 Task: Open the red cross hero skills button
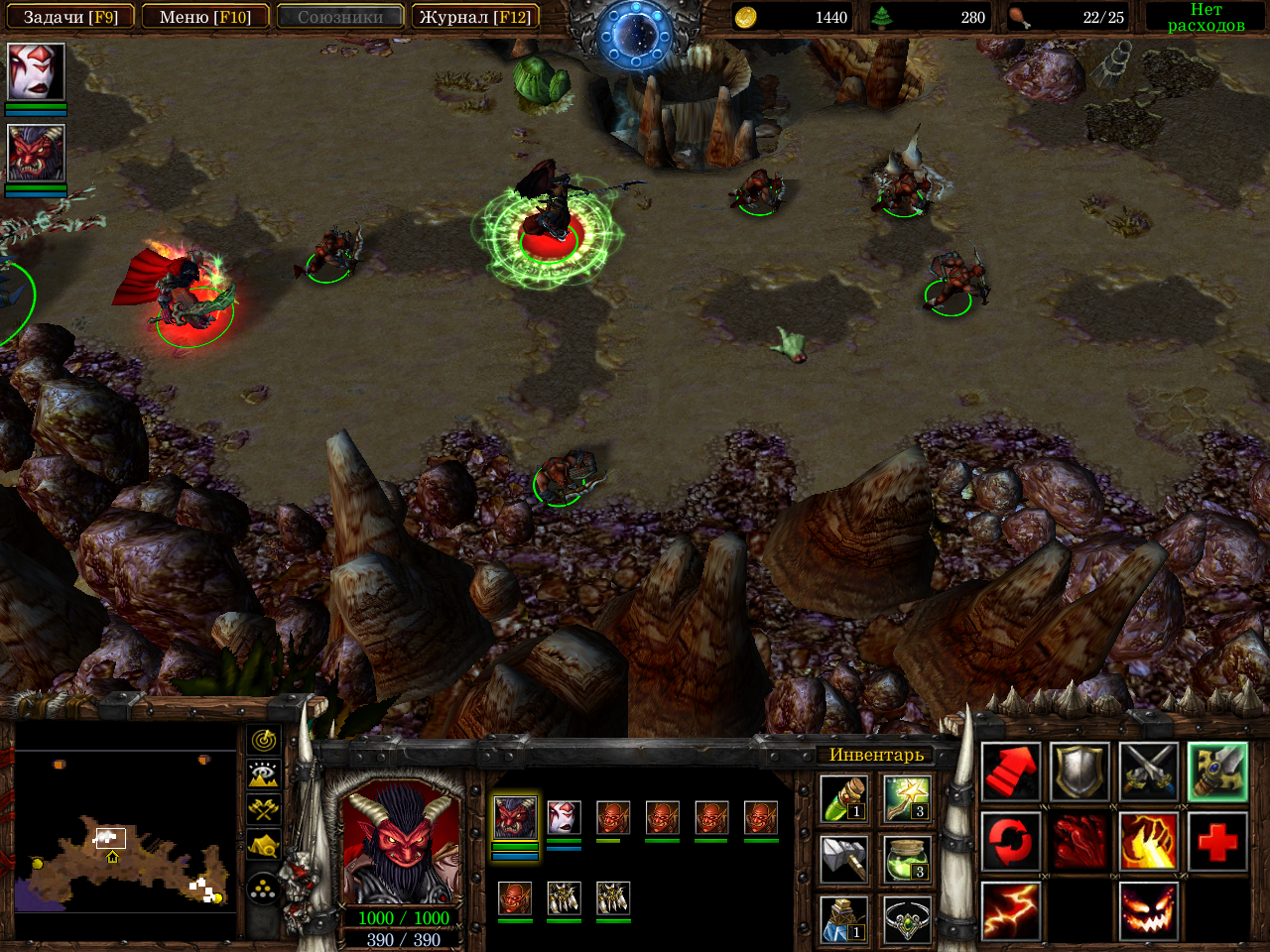tap(1217, 842)
